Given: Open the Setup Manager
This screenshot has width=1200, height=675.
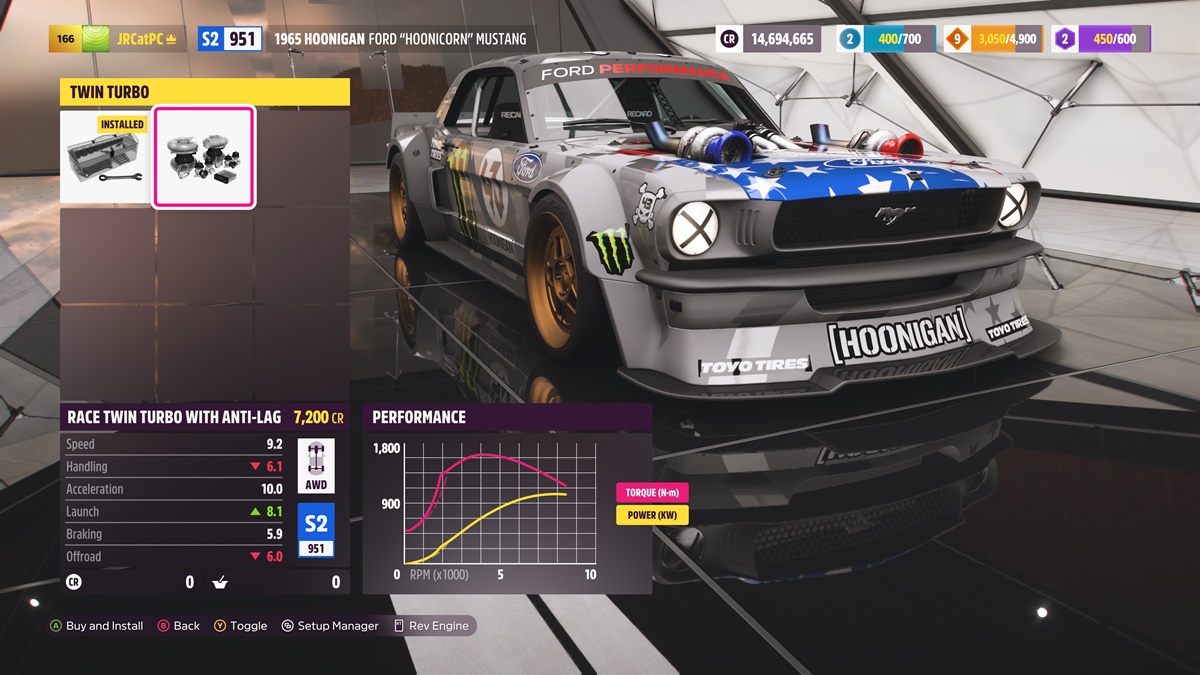Looking at the screenshot, I should click(x=330, y=626).
